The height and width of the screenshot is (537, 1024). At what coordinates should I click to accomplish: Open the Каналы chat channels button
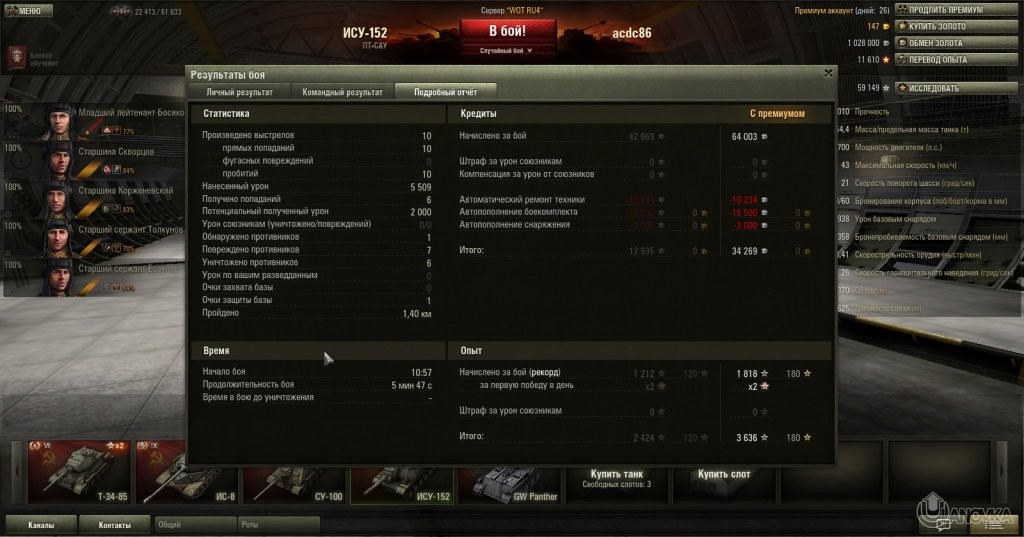coord(40,524)
